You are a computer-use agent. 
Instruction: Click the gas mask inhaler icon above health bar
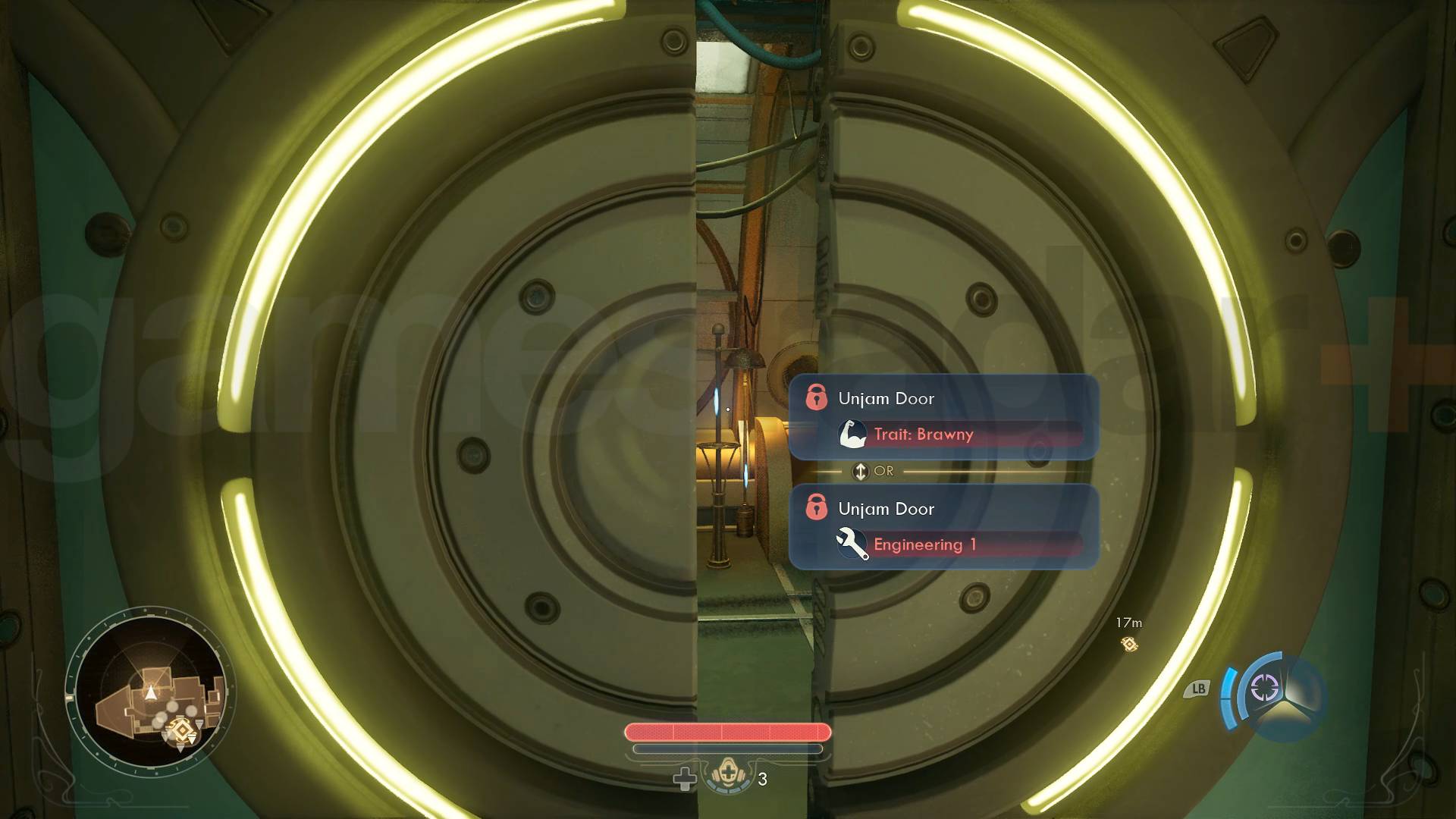729,774
